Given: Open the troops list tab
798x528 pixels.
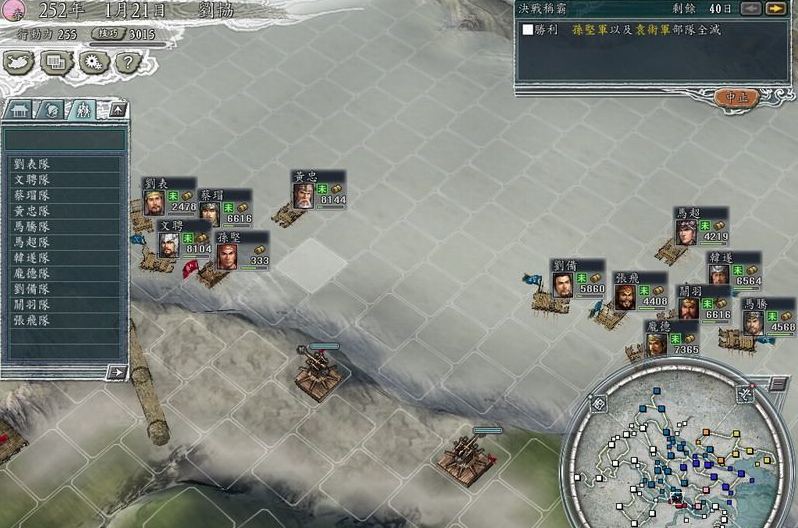Looking at the screenshot, I should coord(81,109).
